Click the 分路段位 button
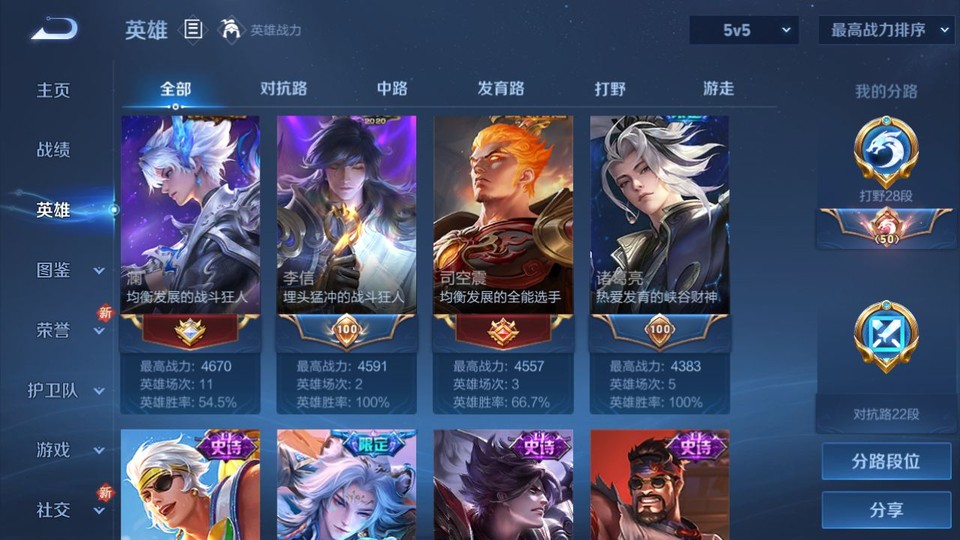This screenshot has width=960, height=540. pos(886,462)
